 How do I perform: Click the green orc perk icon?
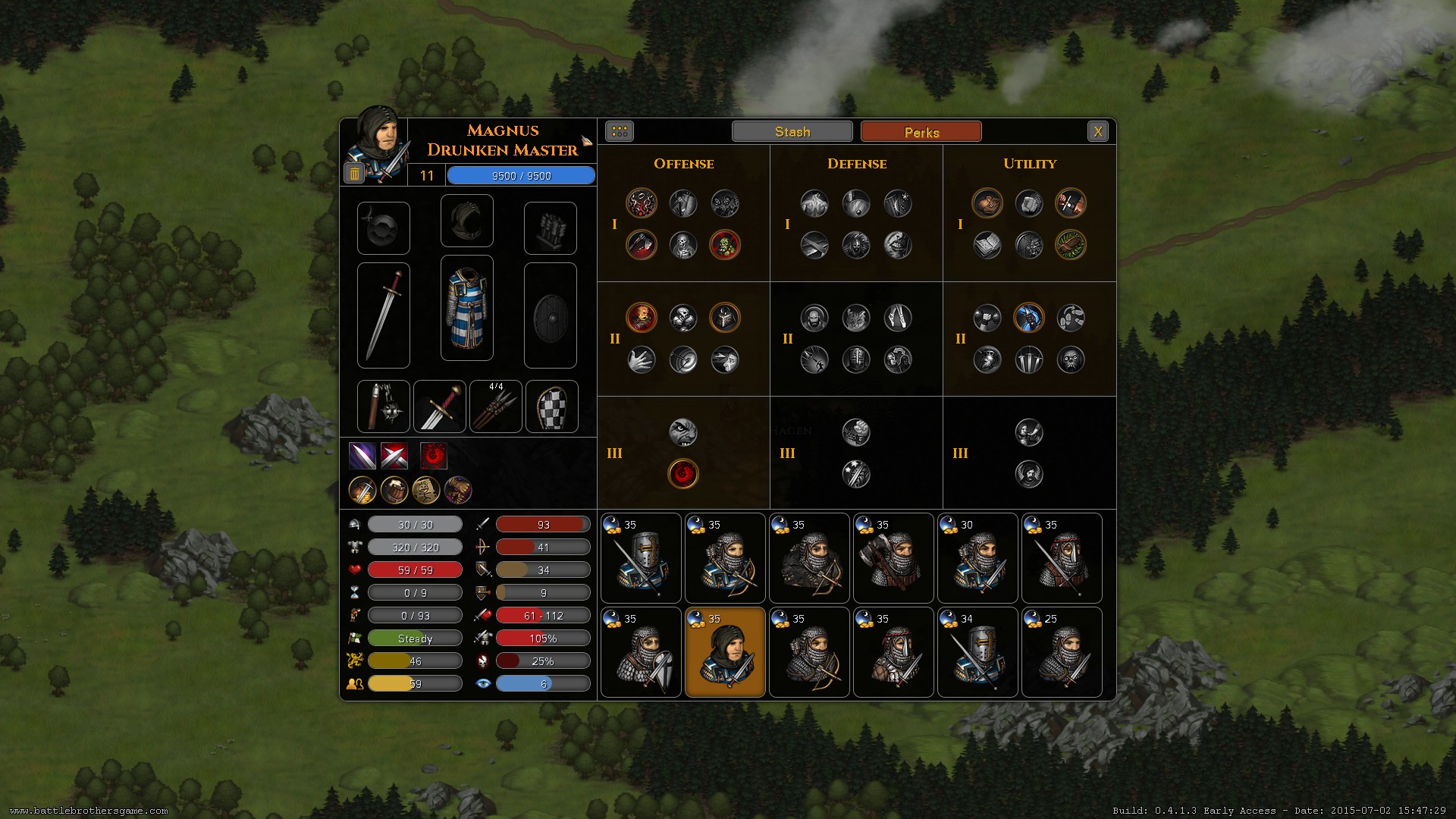point(725,245)
